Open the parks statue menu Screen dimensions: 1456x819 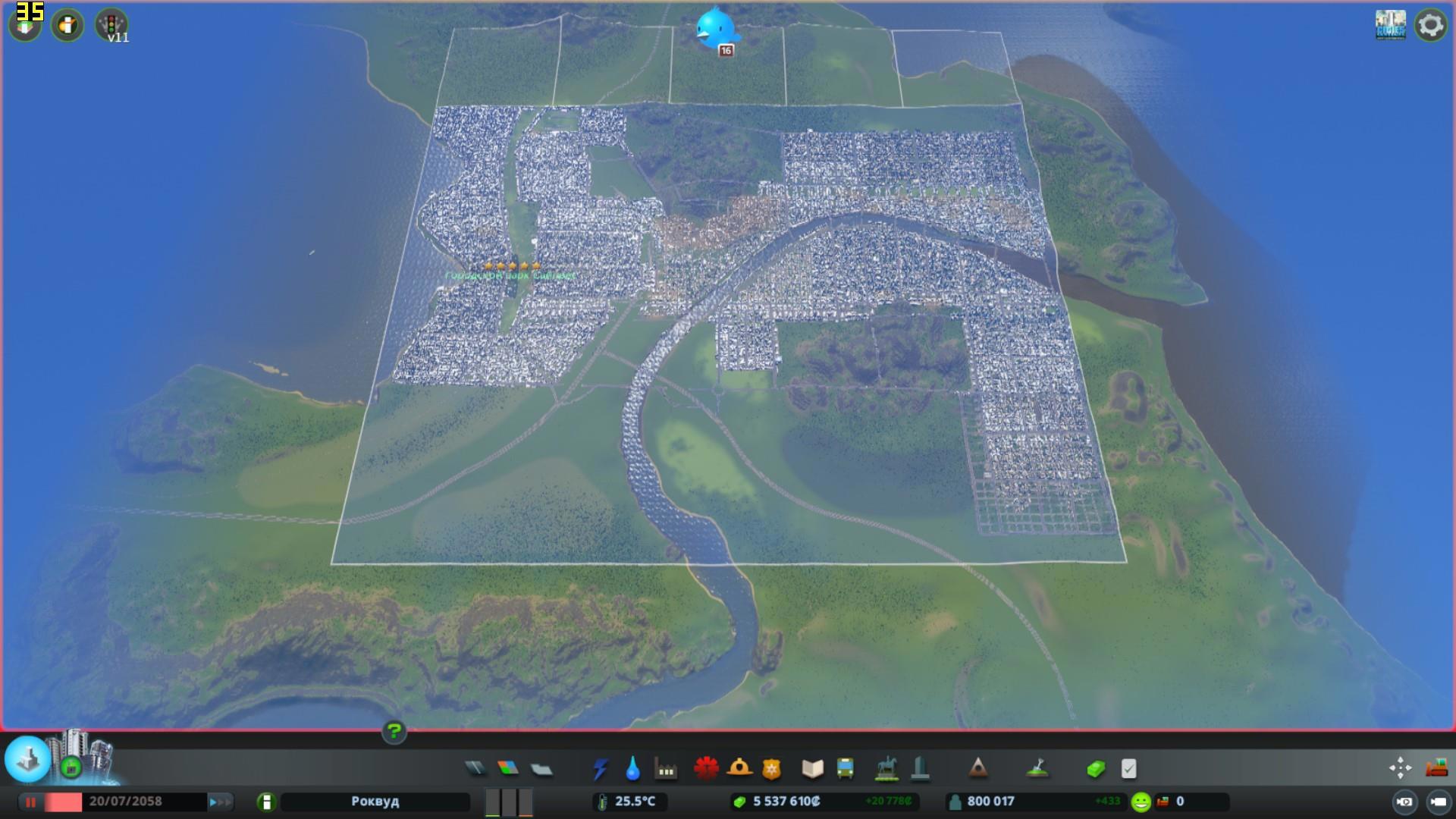tap(886, 769)
